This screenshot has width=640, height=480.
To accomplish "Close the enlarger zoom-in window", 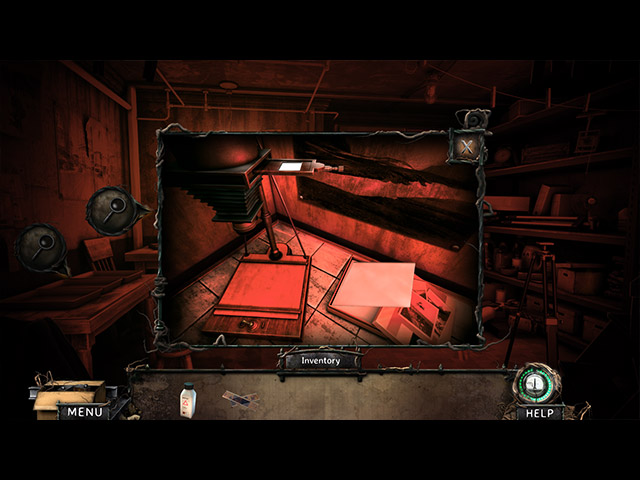I will [x=468, y=148].
